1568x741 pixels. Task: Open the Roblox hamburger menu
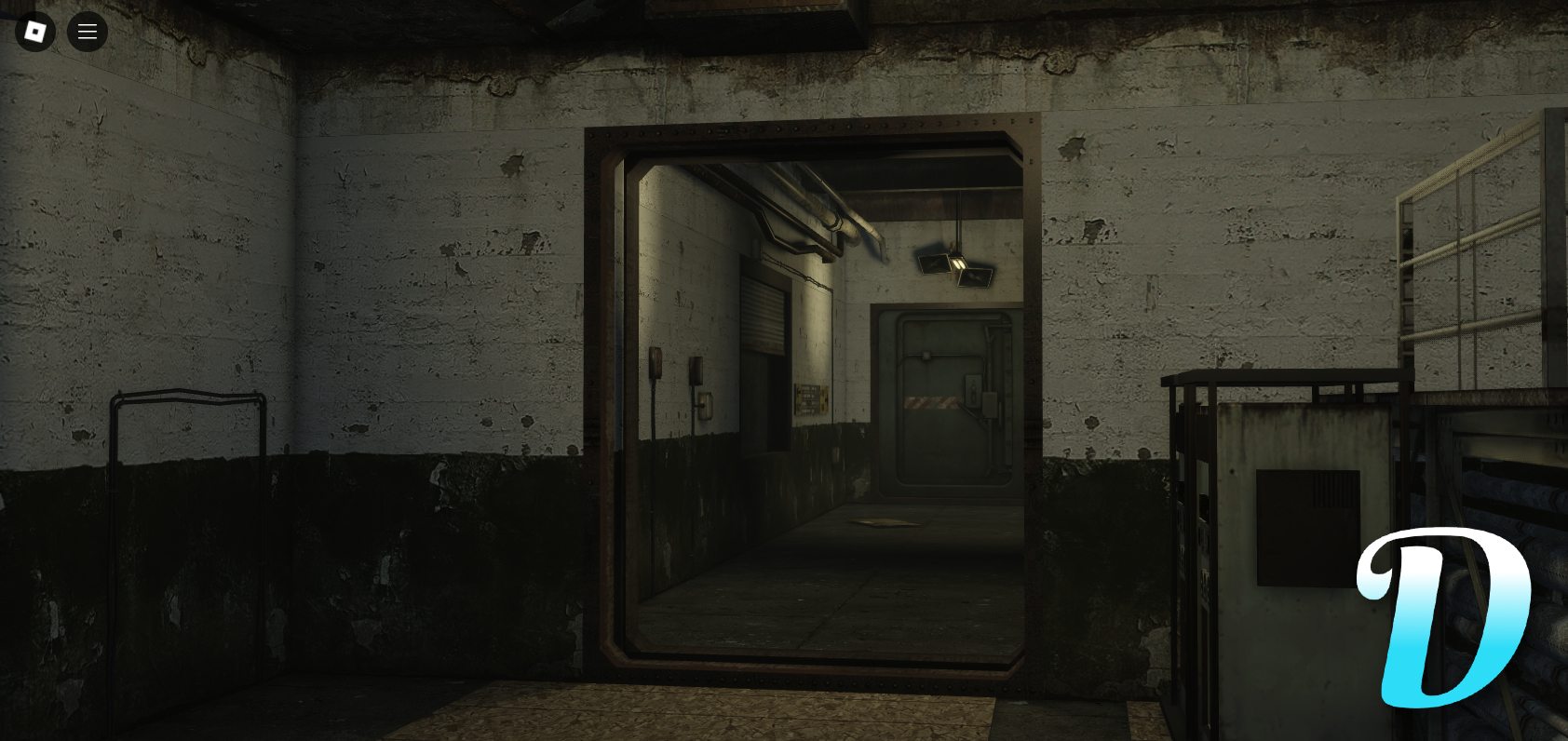(88, 31)
